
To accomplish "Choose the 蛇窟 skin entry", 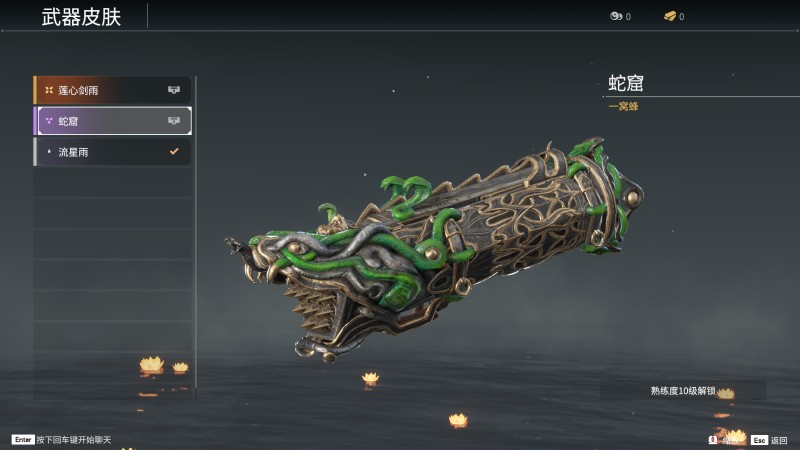I will pyautogui.click(x=112, y=121).
